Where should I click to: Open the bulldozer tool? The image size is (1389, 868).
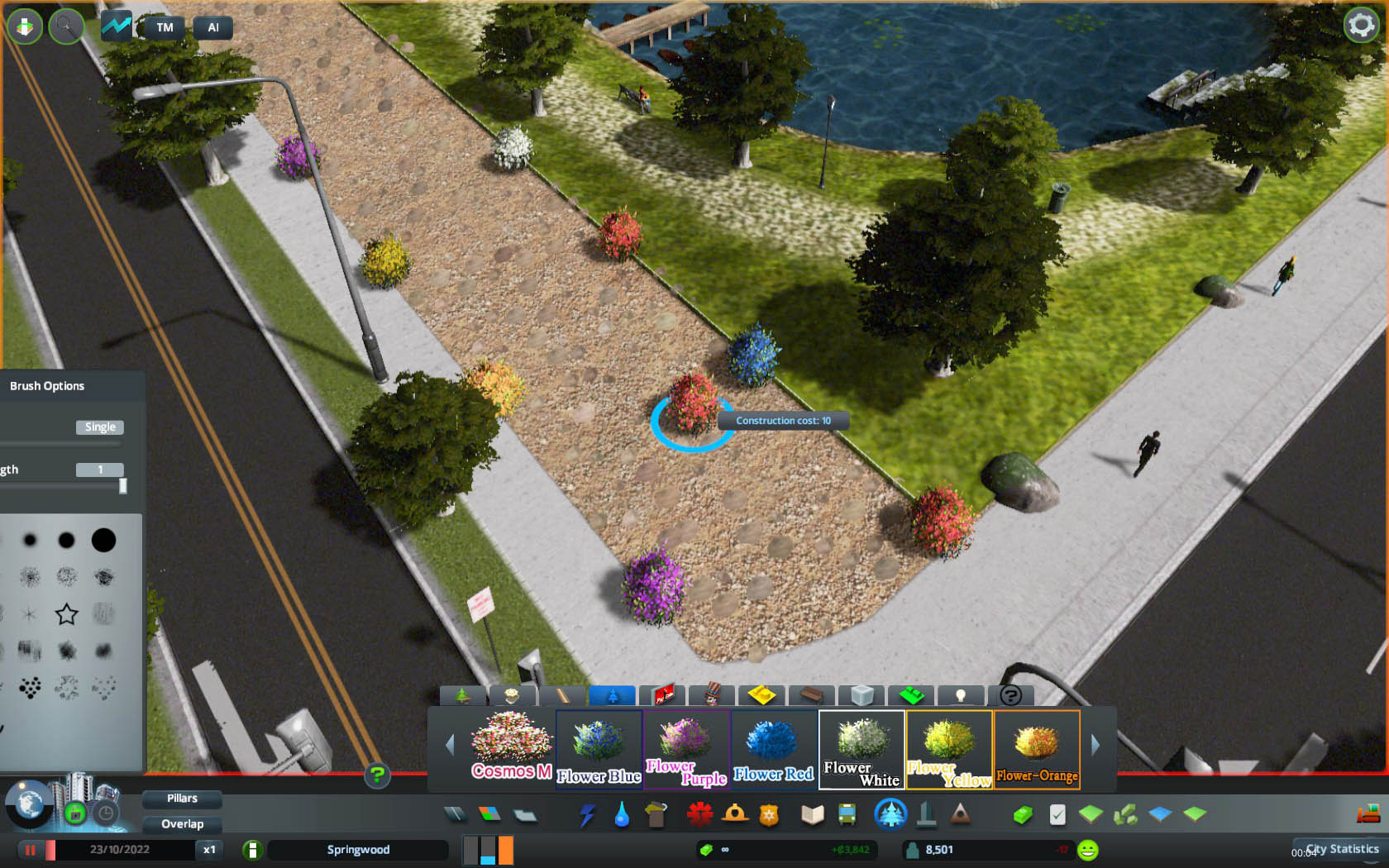point(1368,814)
